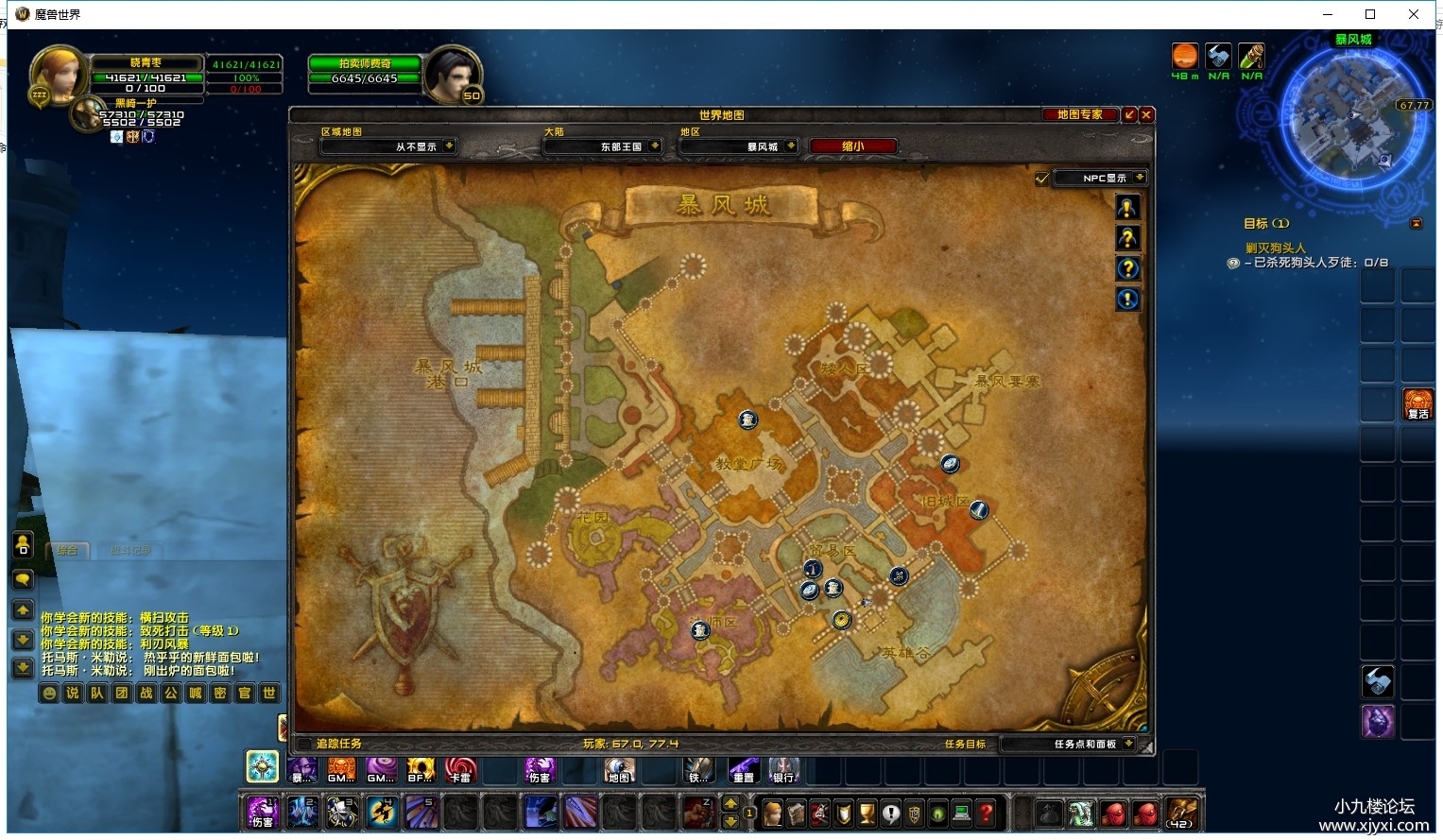Expand the 区域地图 dropdown set to 从不显示

[449, 146]
